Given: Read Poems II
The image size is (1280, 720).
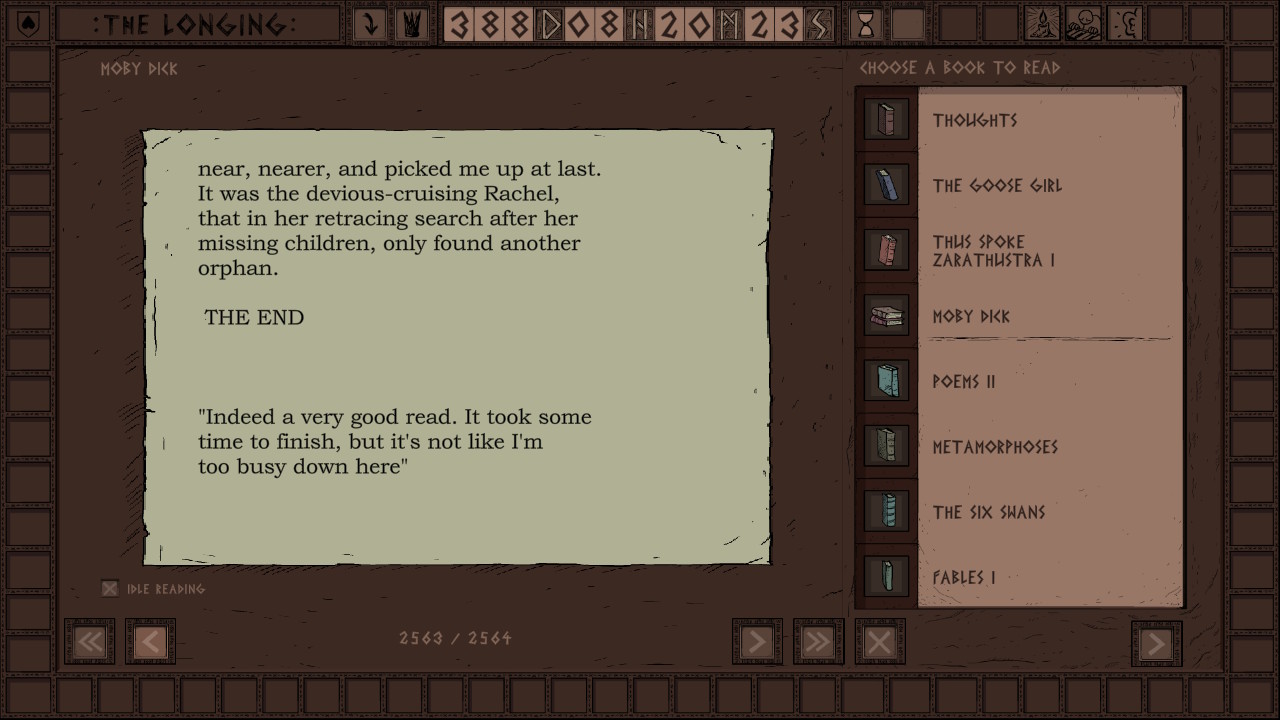Looking at the screenshot, I should tap(963, 382).
